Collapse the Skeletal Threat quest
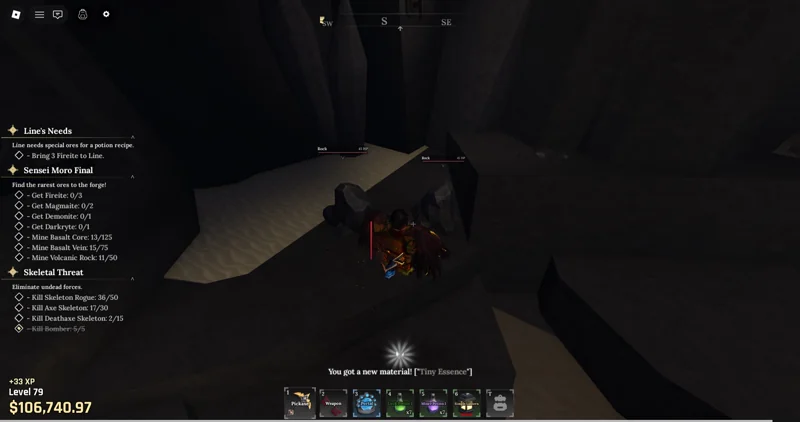 tap(133, 278)
